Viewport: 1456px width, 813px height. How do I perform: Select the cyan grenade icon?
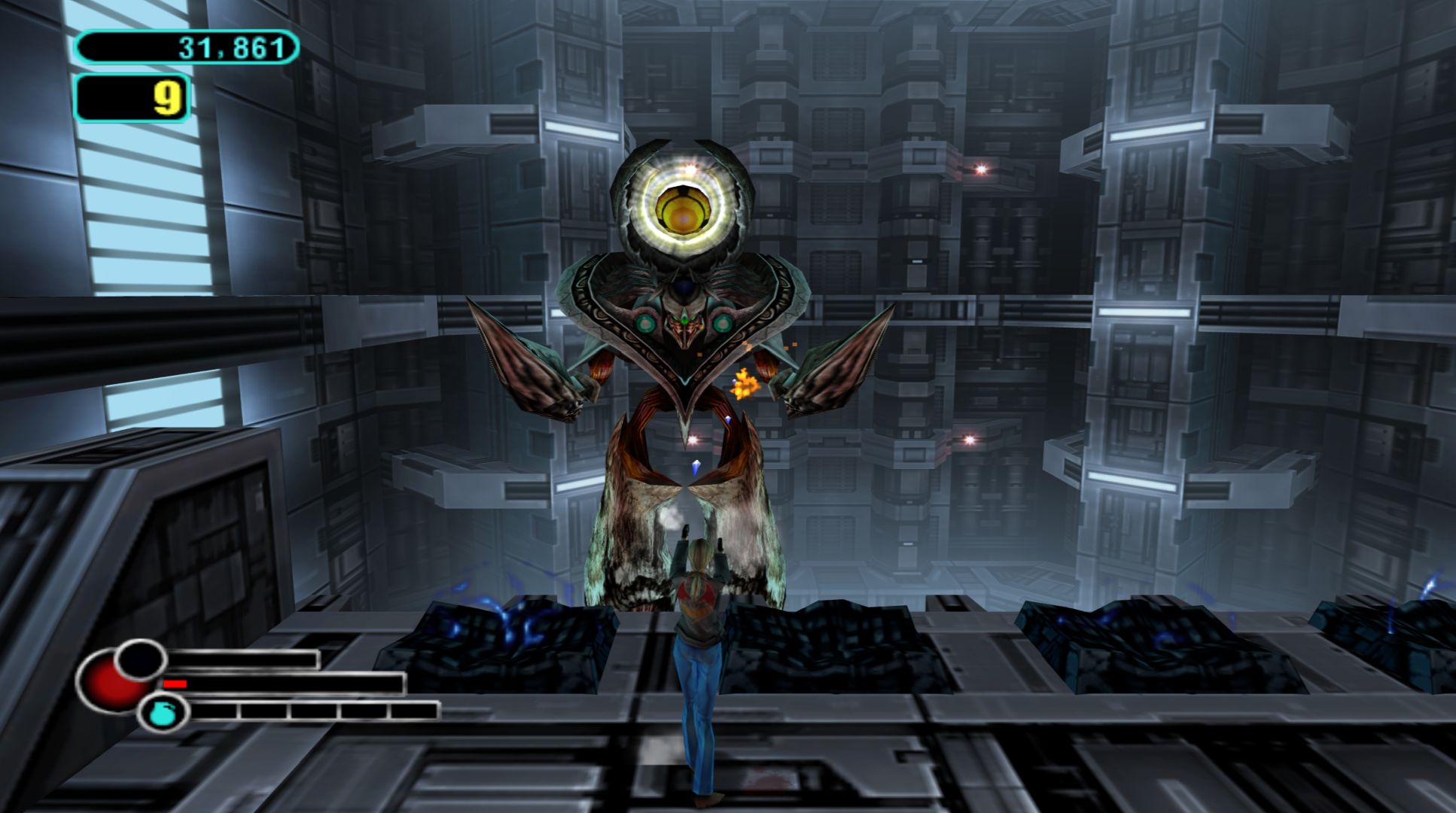pyautogui.click(x=160, y=713)
